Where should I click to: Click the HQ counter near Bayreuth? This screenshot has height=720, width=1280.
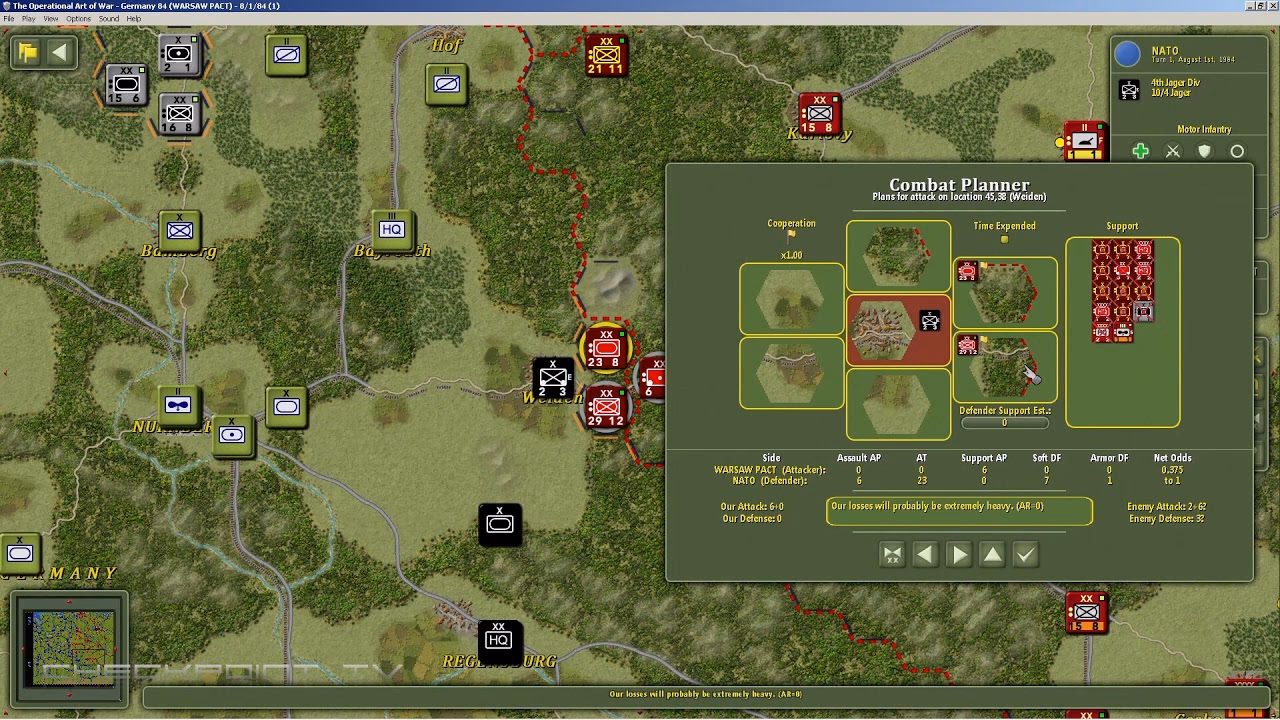pos(392,229)
